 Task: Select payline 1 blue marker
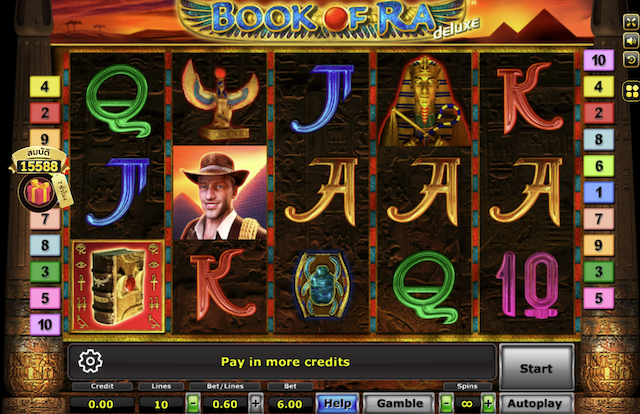598,192
